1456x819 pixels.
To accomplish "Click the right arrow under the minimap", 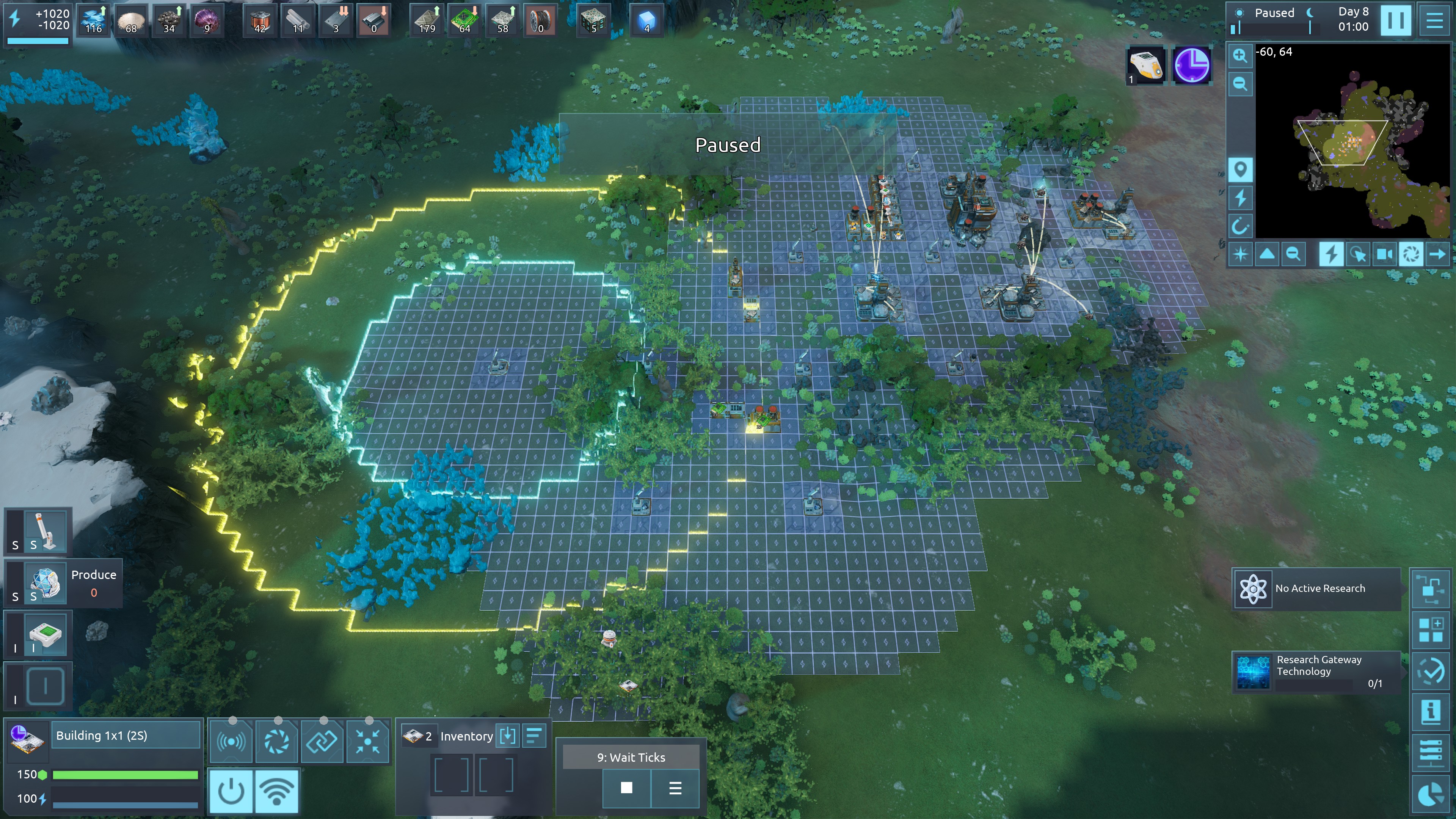I will [x=1437, y=254].
